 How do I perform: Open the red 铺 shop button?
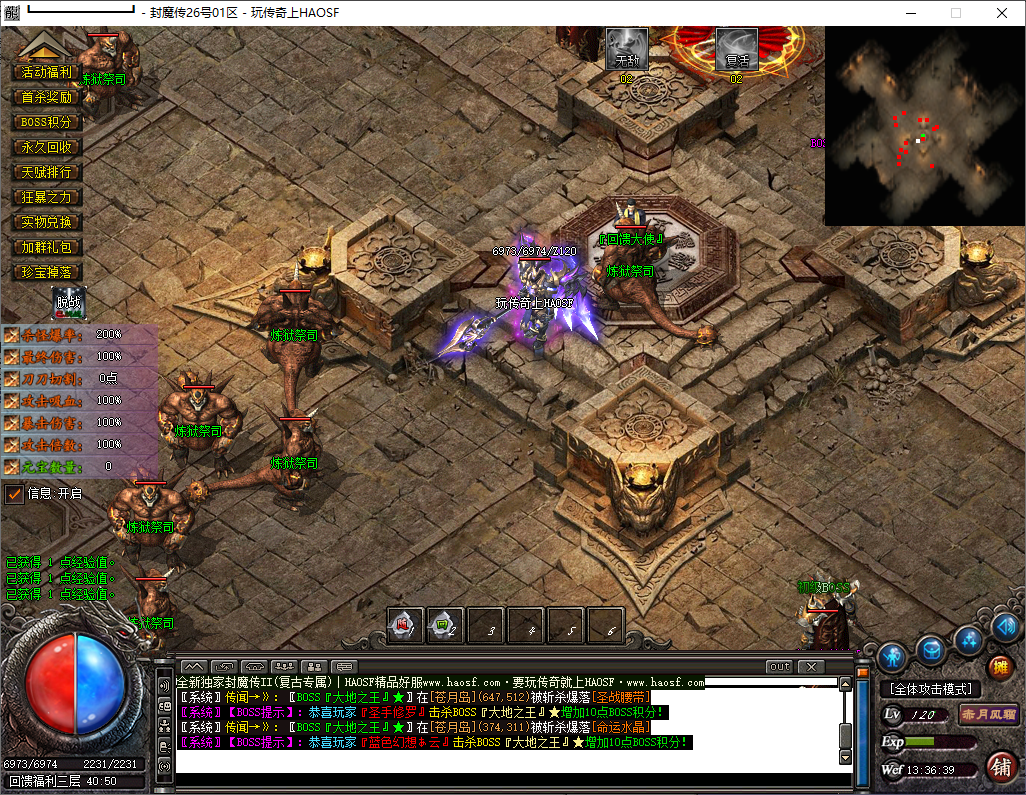[x=999, y=767]
